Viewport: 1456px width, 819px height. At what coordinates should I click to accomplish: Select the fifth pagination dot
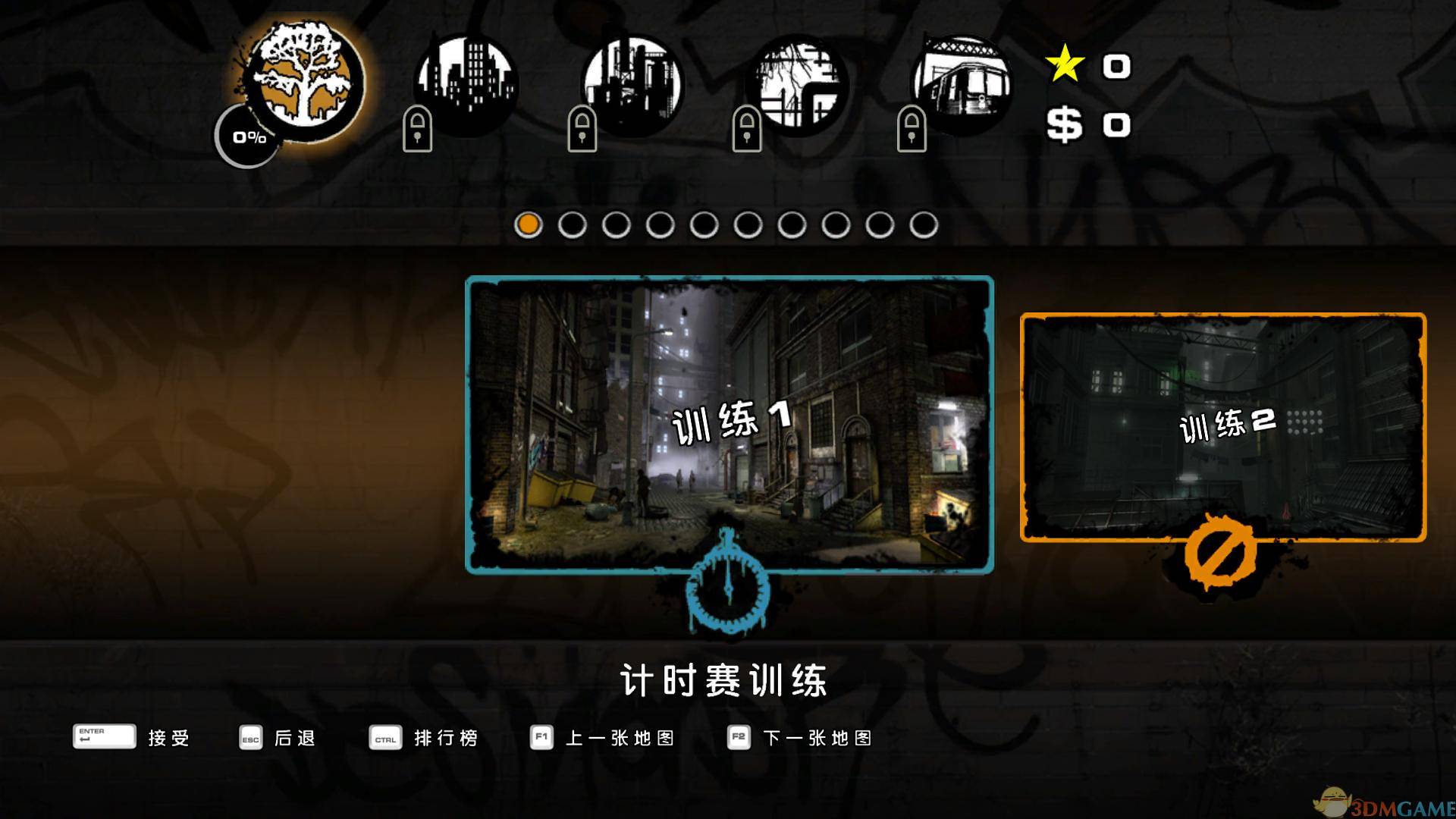click(704, 224)
